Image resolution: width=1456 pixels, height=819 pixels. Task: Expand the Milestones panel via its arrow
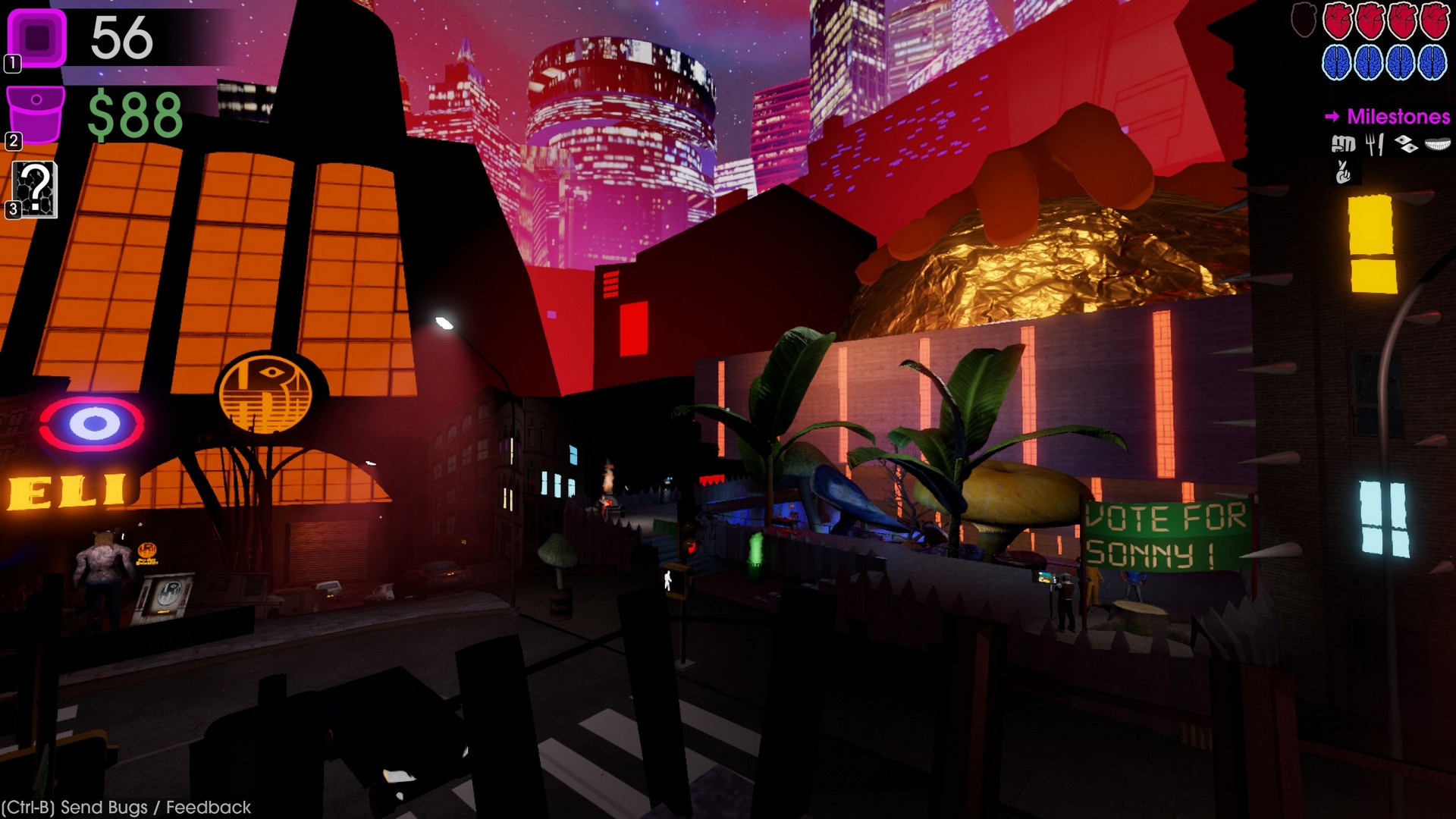tap(1332, 116)
